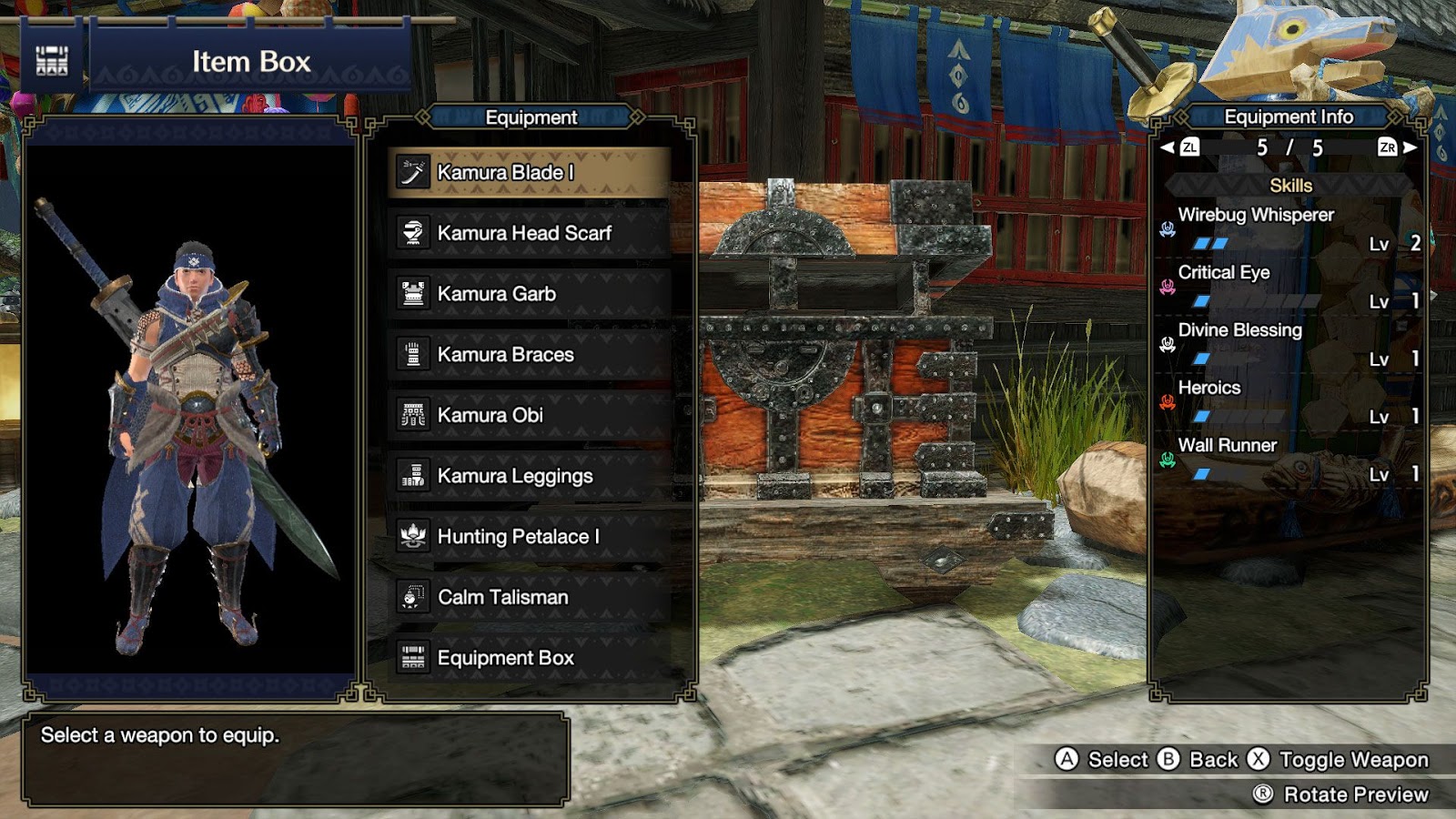Open the Kamura Obi waist slot

(x=530, y=415)
